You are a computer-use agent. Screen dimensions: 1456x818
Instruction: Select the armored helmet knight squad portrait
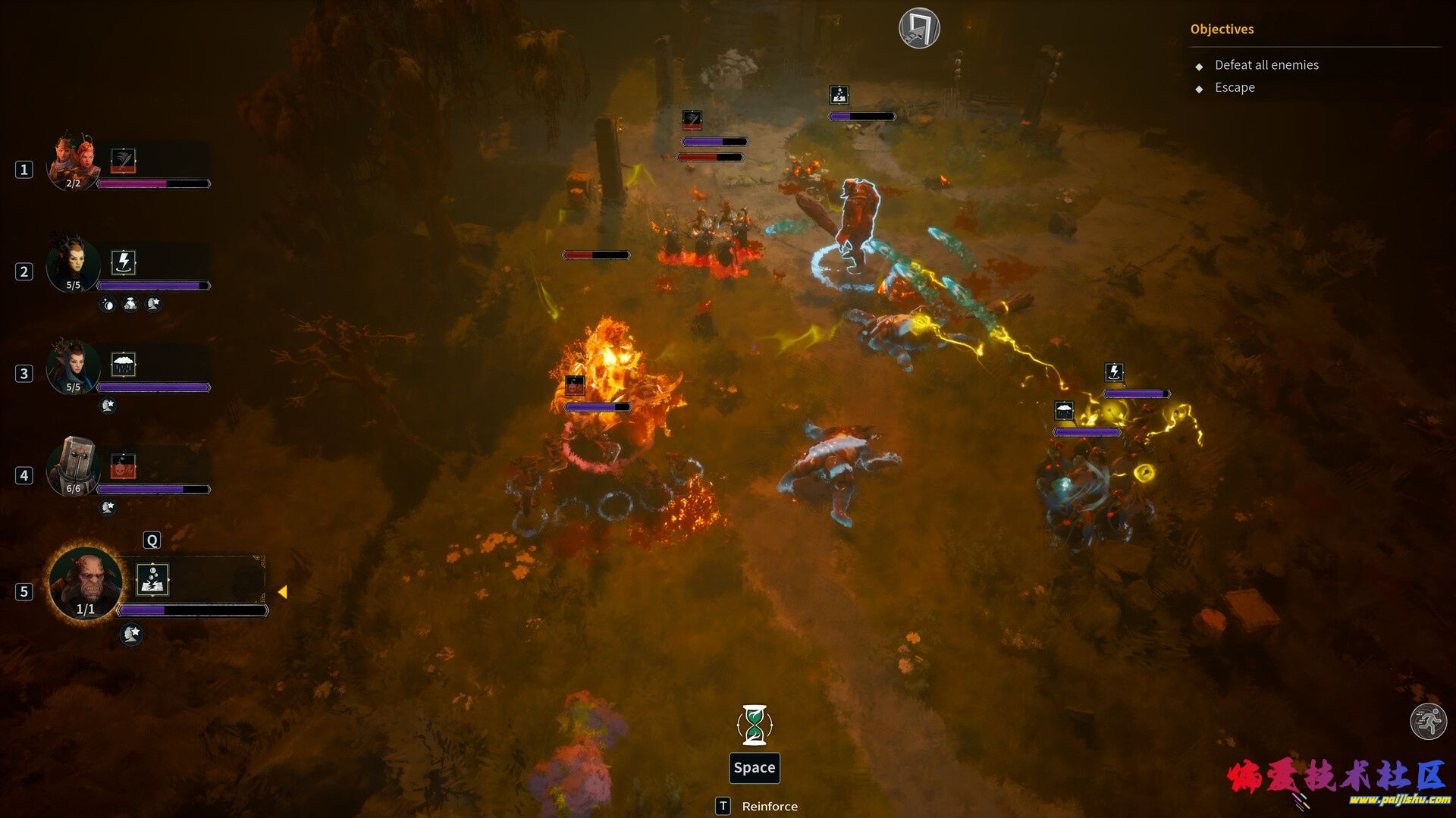click(x=74, y=466)
